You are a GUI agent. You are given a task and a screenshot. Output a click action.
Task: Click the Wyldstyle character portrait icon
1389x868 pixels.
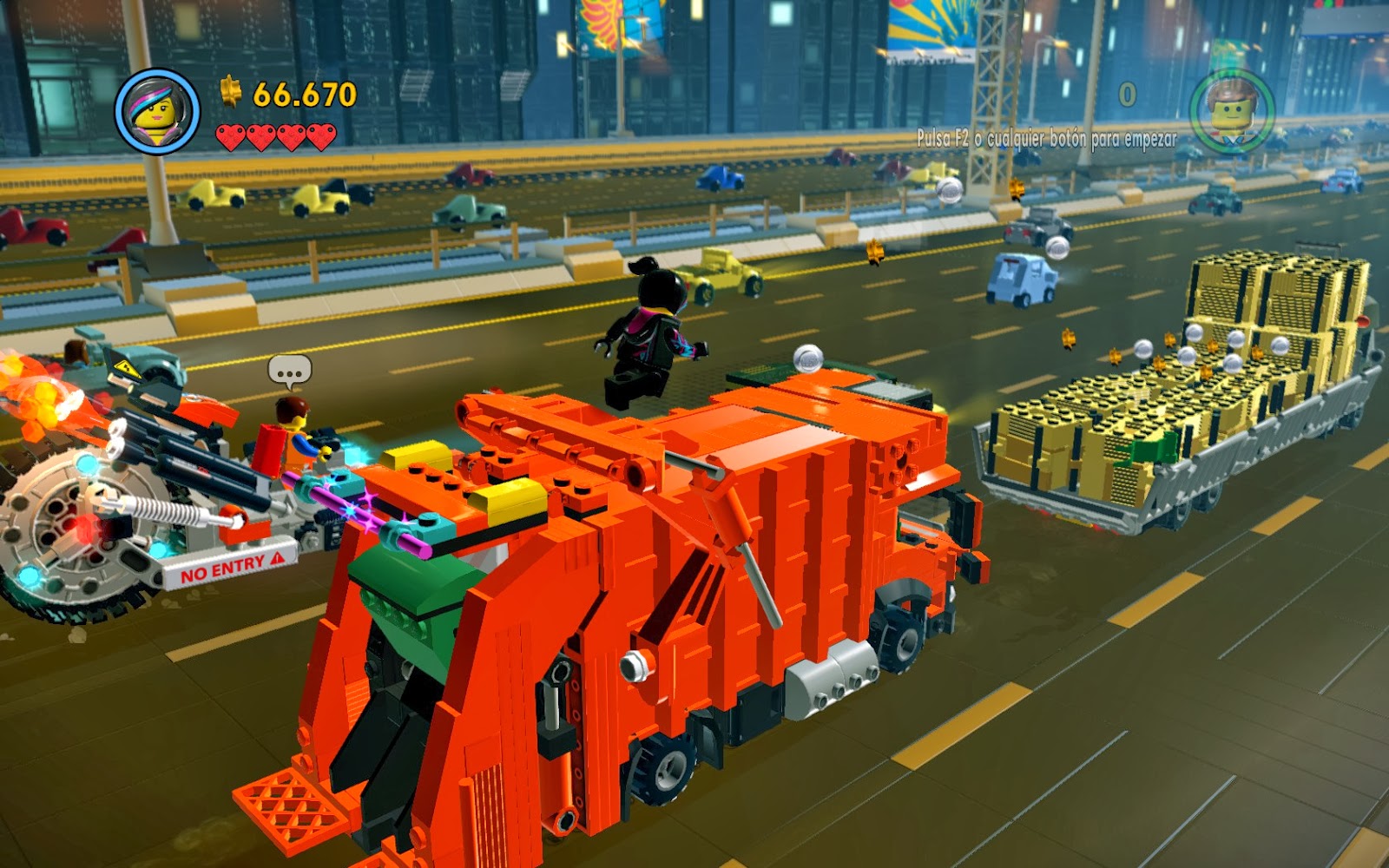157,108
